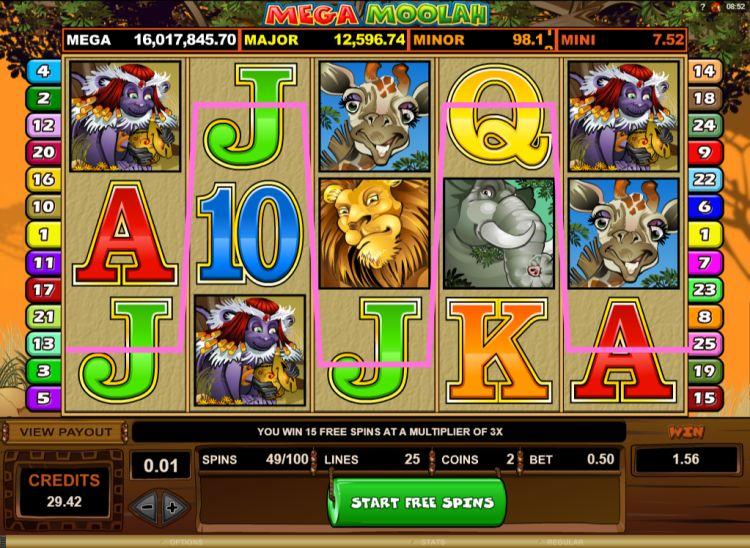Decrease coin size with the minus button
The height and width of the screenshot is (548, 750).
(146, 506)
